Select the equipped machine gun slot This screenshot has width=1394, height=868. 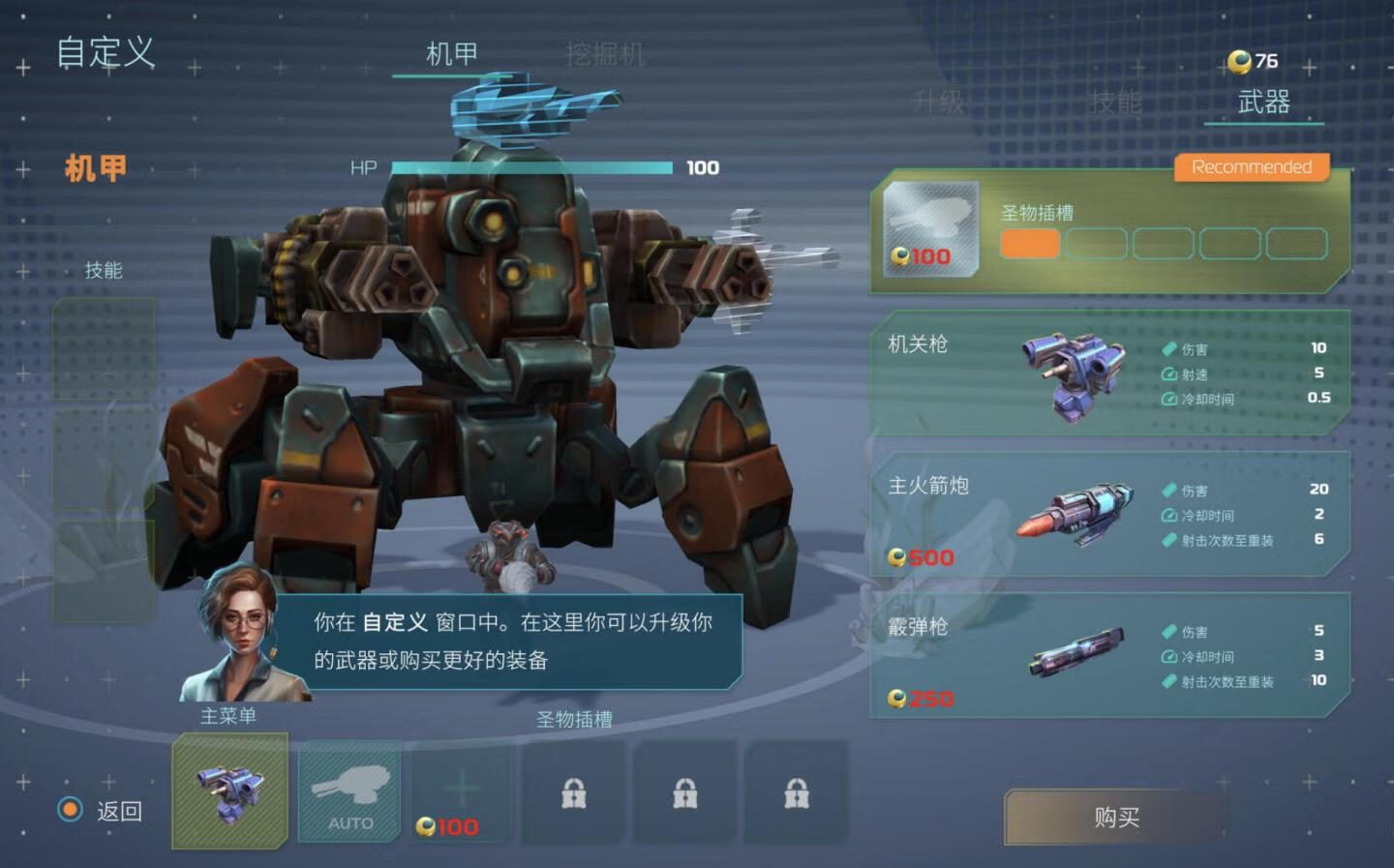pos(230,791)
